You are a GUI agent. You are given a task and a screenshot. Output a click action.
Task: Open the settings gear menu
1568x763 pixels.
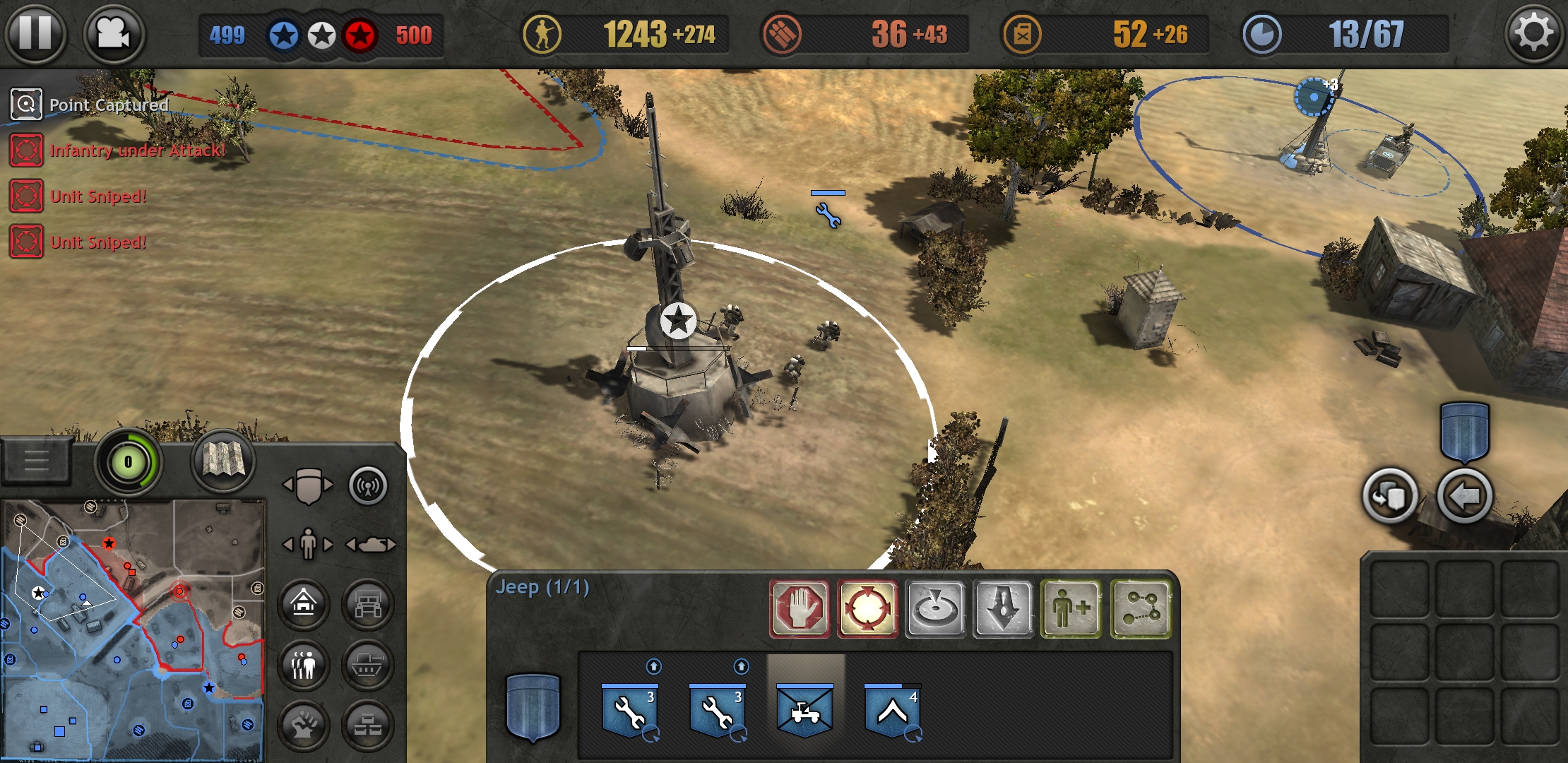pos(1532,33)
